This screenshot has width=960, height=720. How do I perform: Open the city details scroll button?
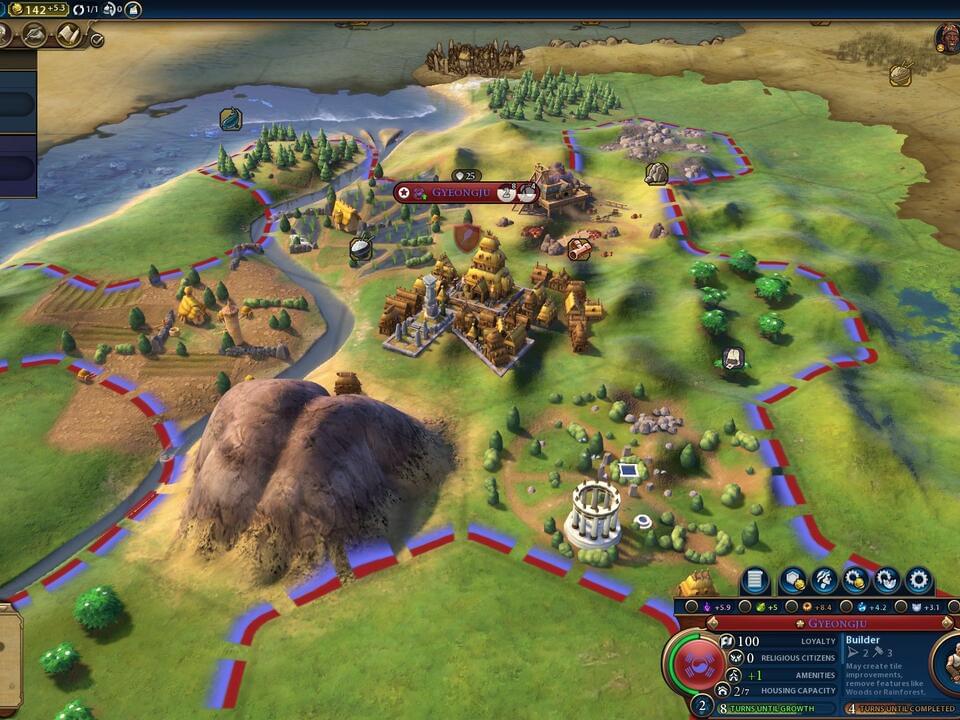coord(757,580)
